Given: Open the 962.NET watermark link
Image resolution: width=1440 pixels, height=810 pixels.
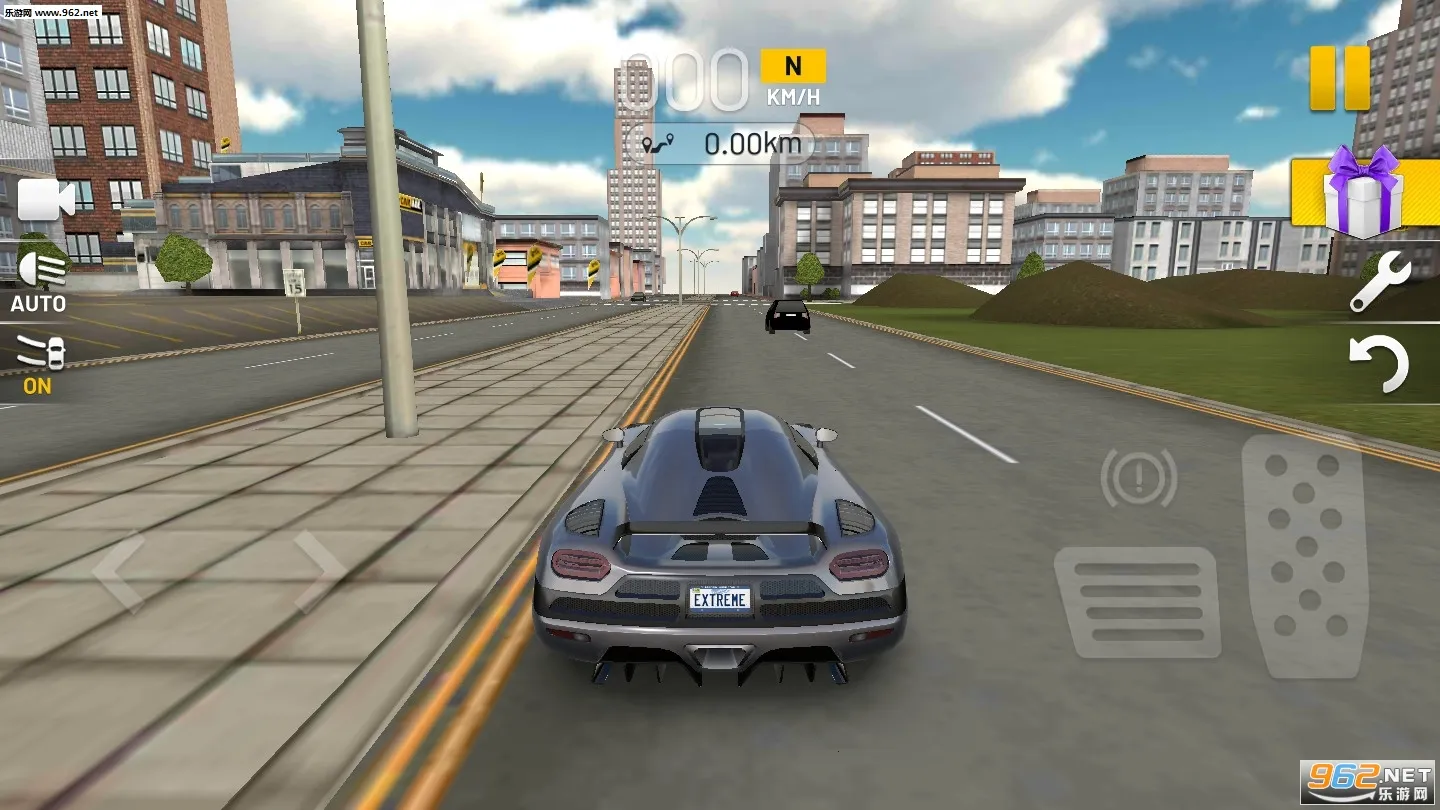Looking at the screenshot, I should tap(1366, 783).
